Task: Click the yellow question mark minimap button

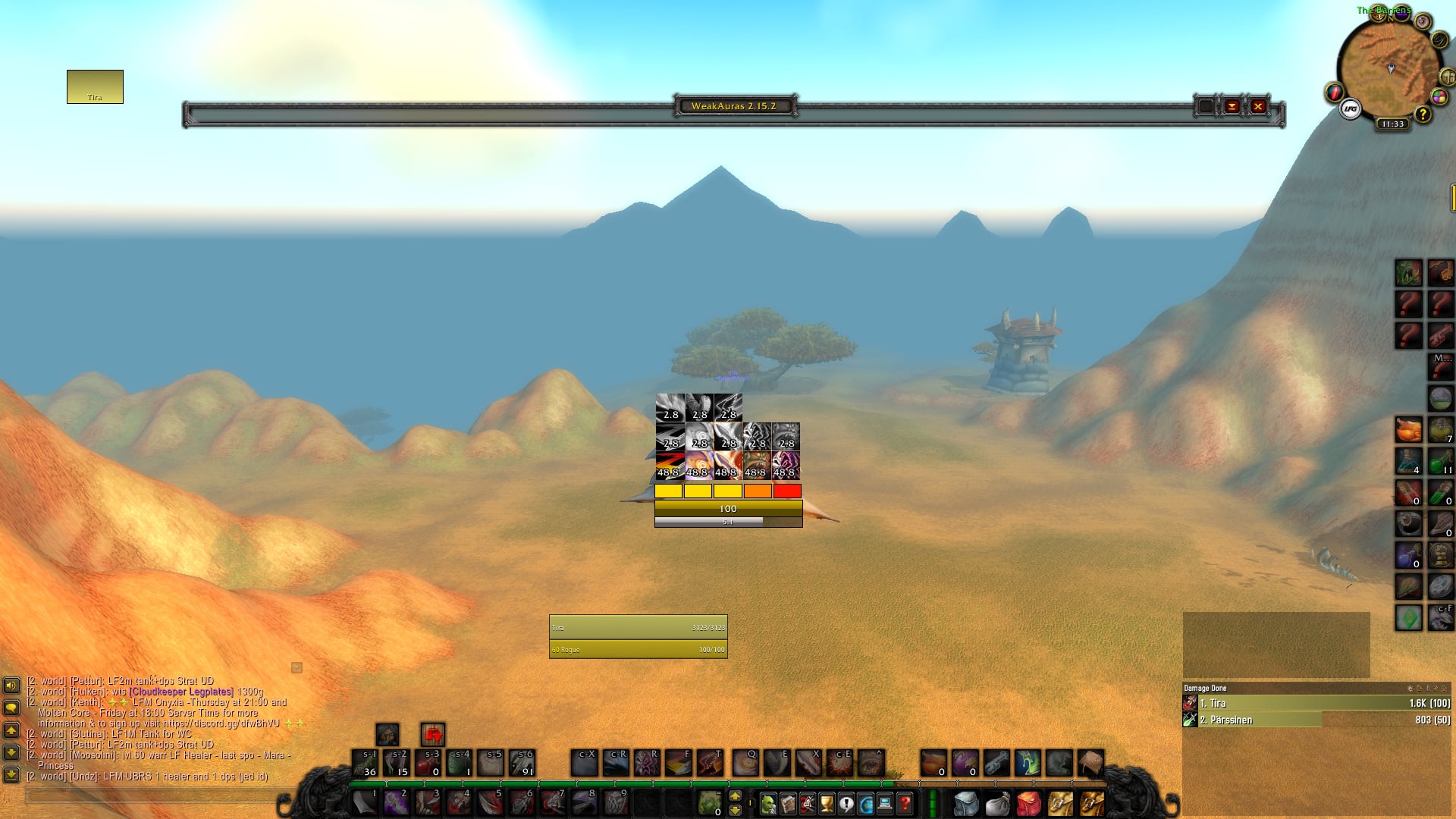Action: [x=1423, y=115]
